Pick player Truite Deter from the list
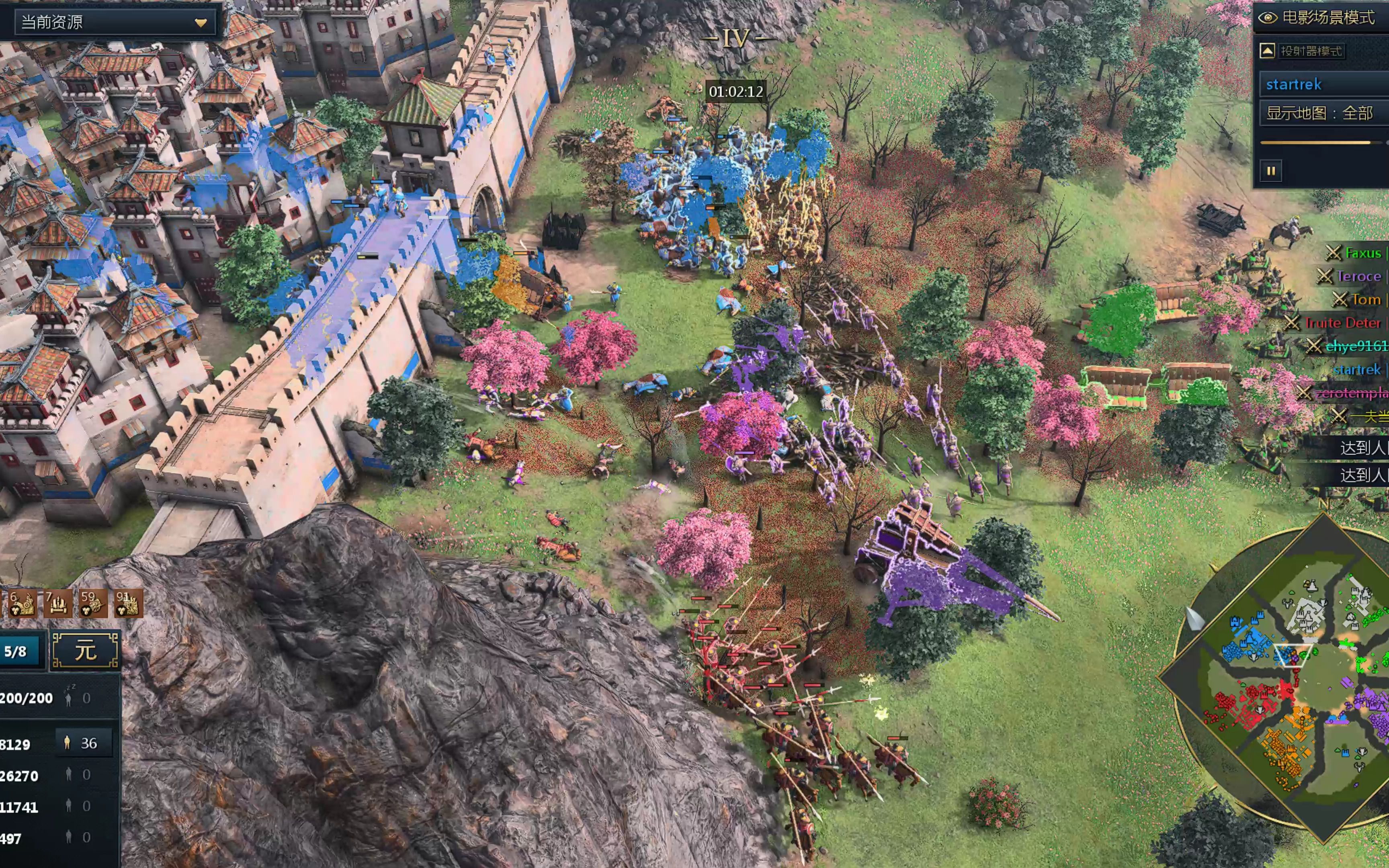This screenshot has height=868, width=1389. (1342, 323)
